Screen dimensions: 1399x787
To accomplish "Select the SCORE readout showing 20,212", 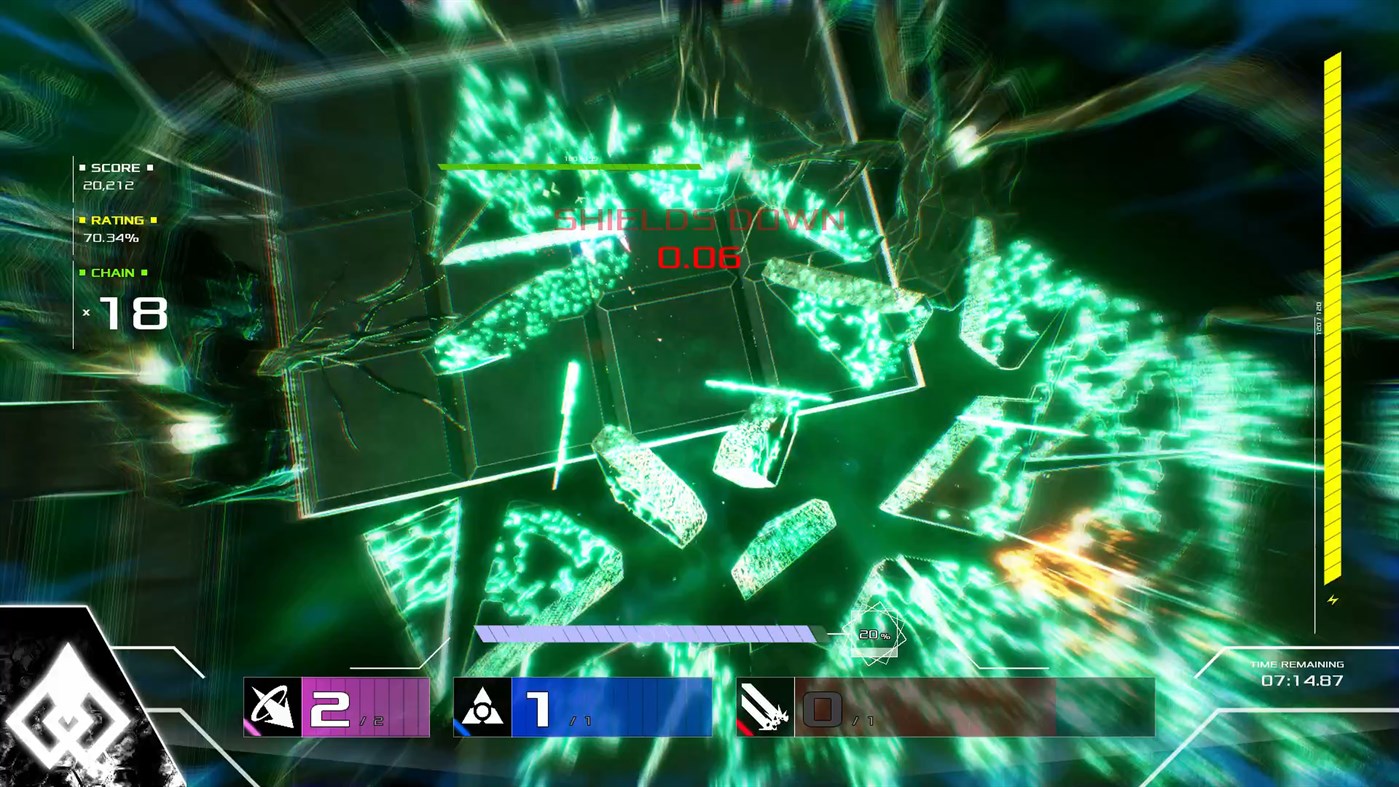I will click(107, 185).
